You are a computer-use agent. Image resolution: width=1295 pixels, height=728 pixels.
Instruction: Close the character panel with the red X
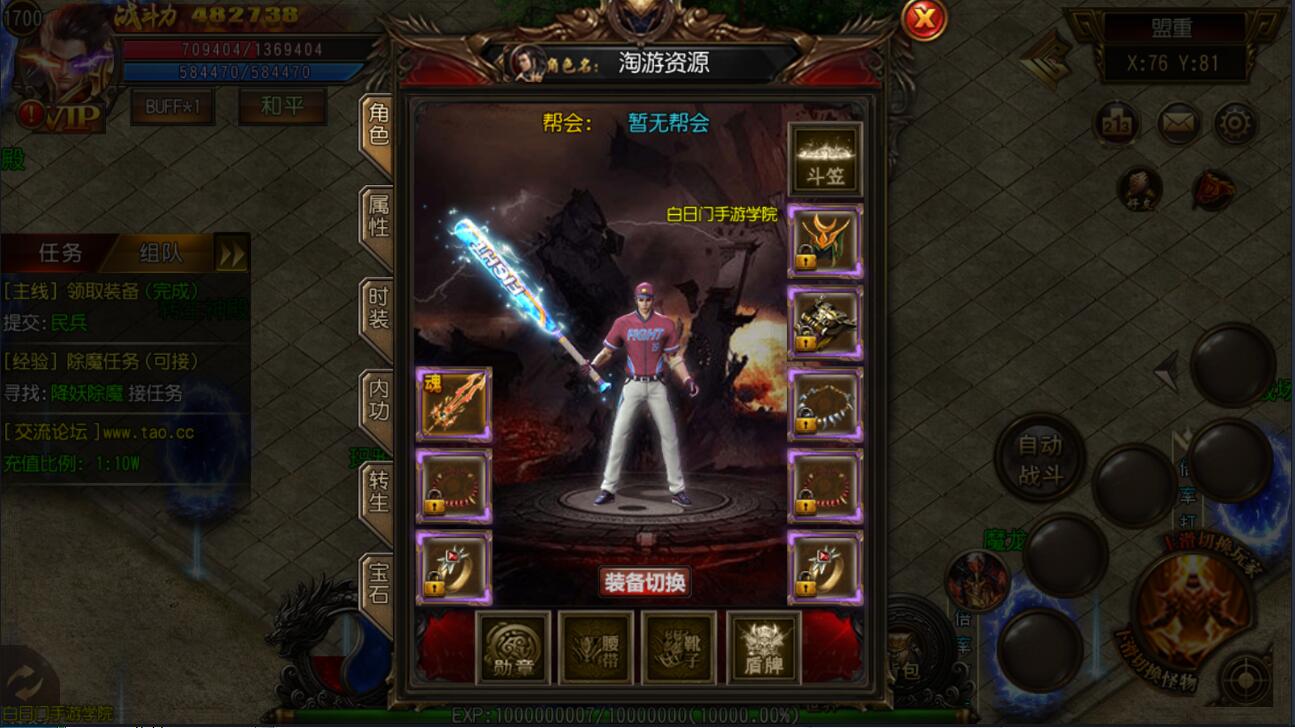(925, 18)
